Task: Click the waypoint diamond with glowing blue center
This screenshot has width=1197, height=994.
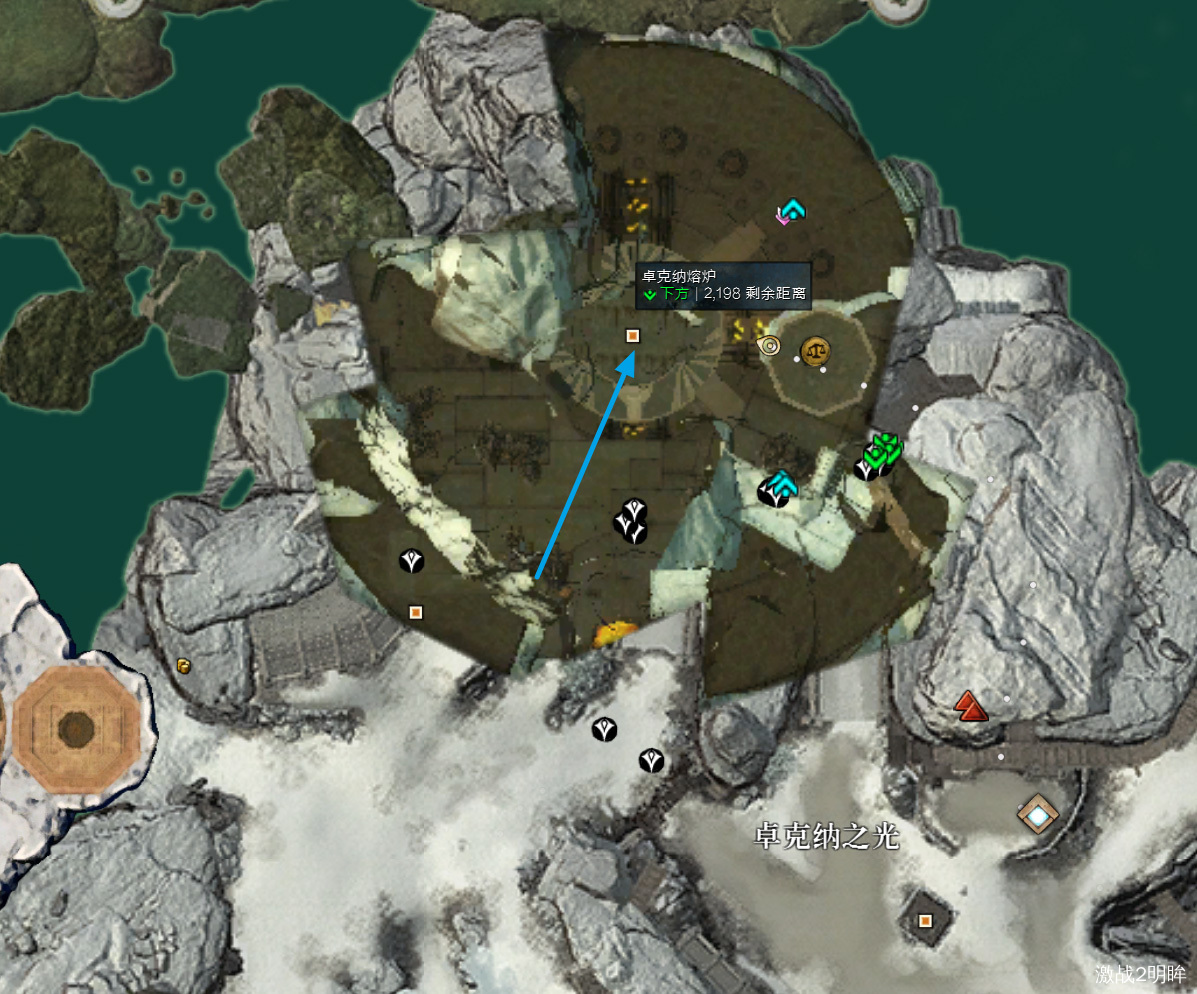Action: (x=1038, y=816)
